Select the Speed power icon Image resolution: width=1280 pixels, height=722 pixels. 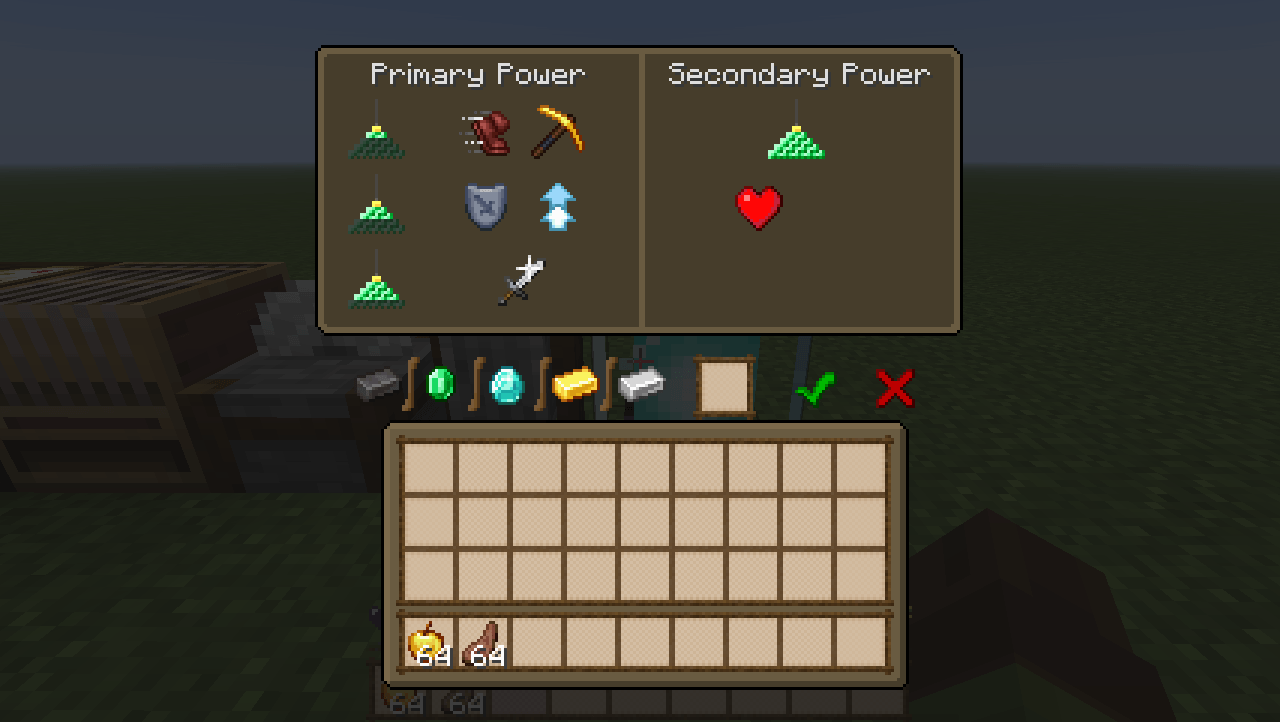[x=488, y=133]
